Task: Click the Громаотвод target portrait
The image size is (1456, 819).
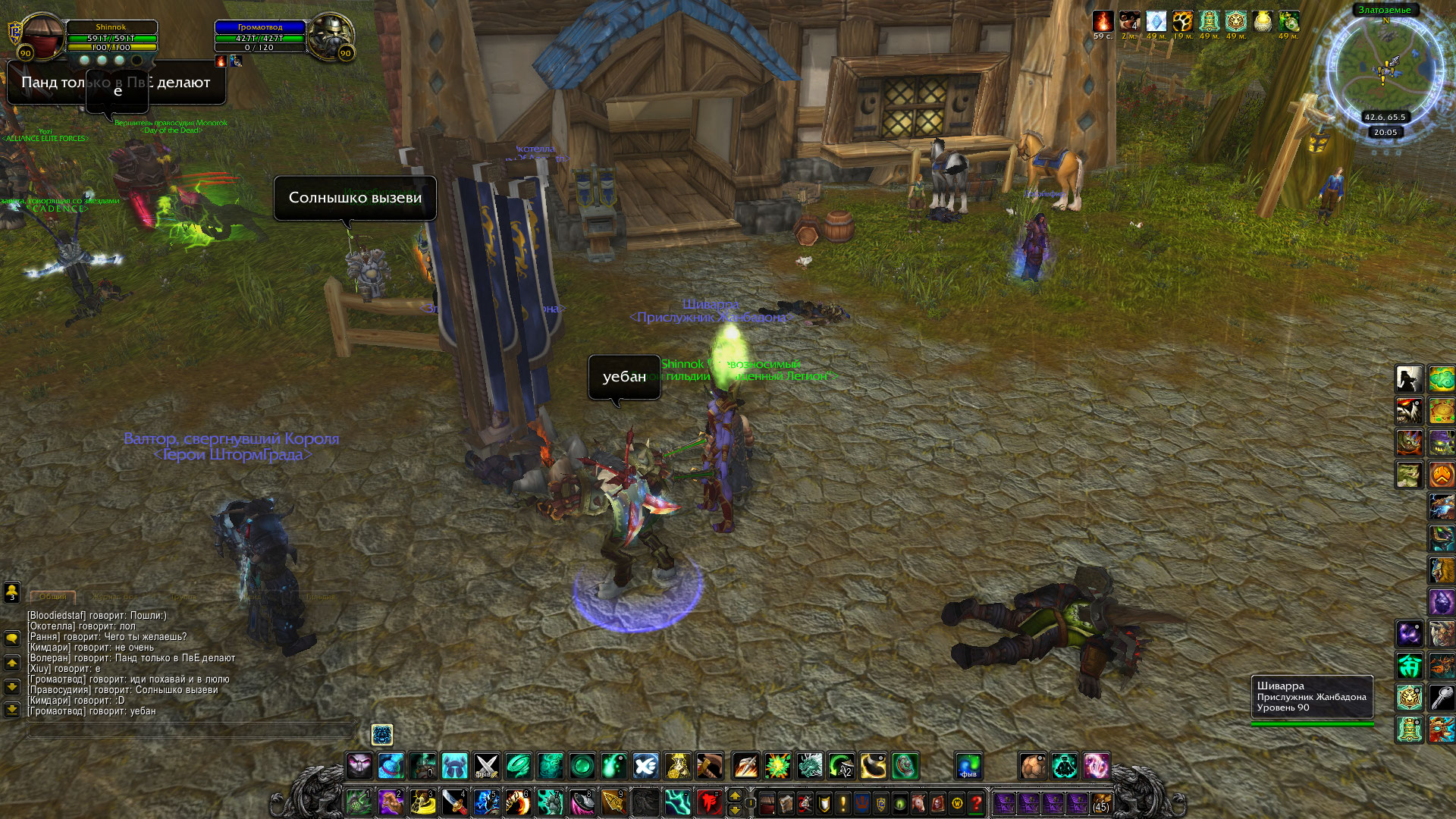Action: (330, 36)
